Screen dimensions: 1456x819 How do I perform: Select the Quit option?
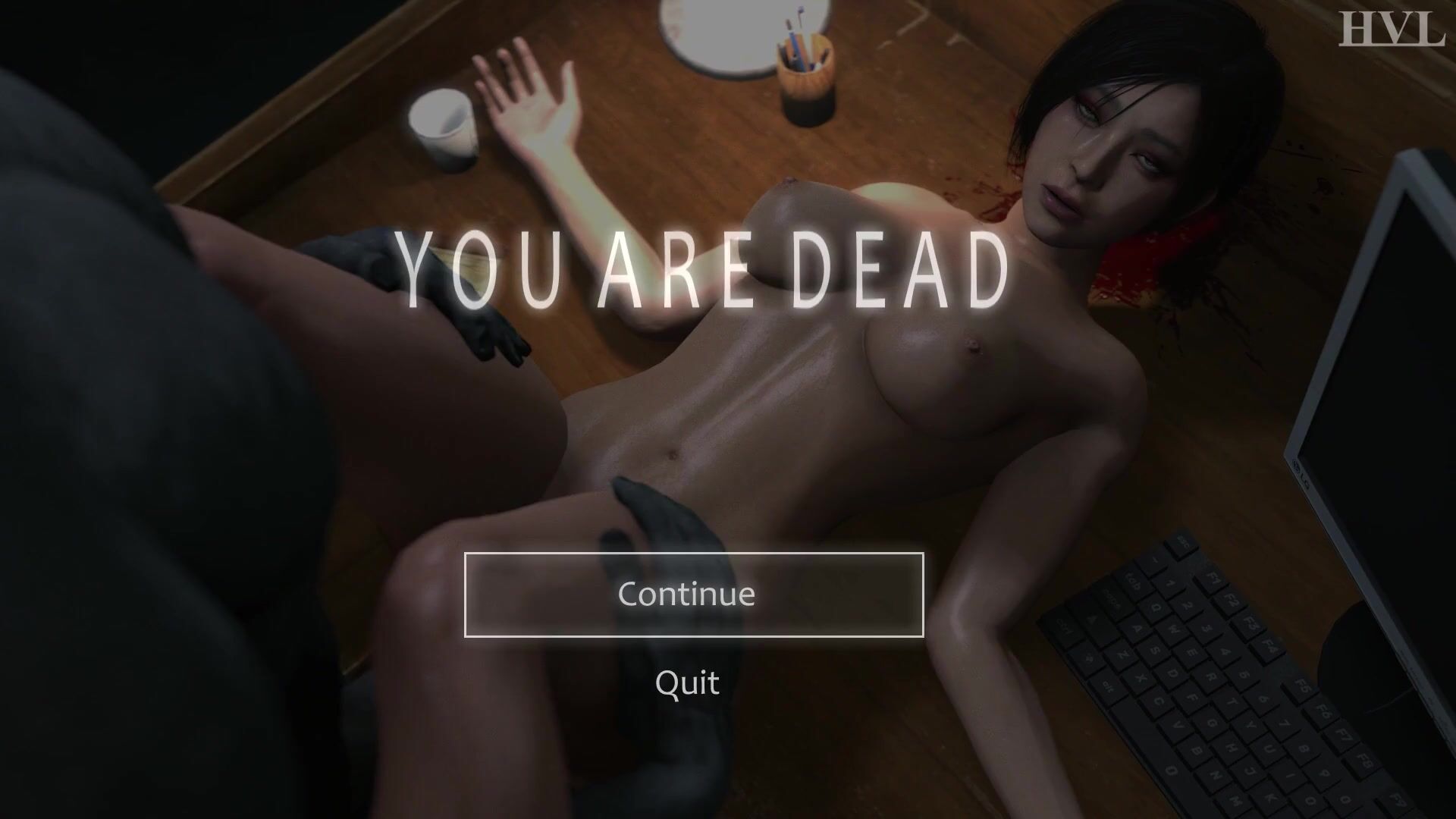point(687,682)
